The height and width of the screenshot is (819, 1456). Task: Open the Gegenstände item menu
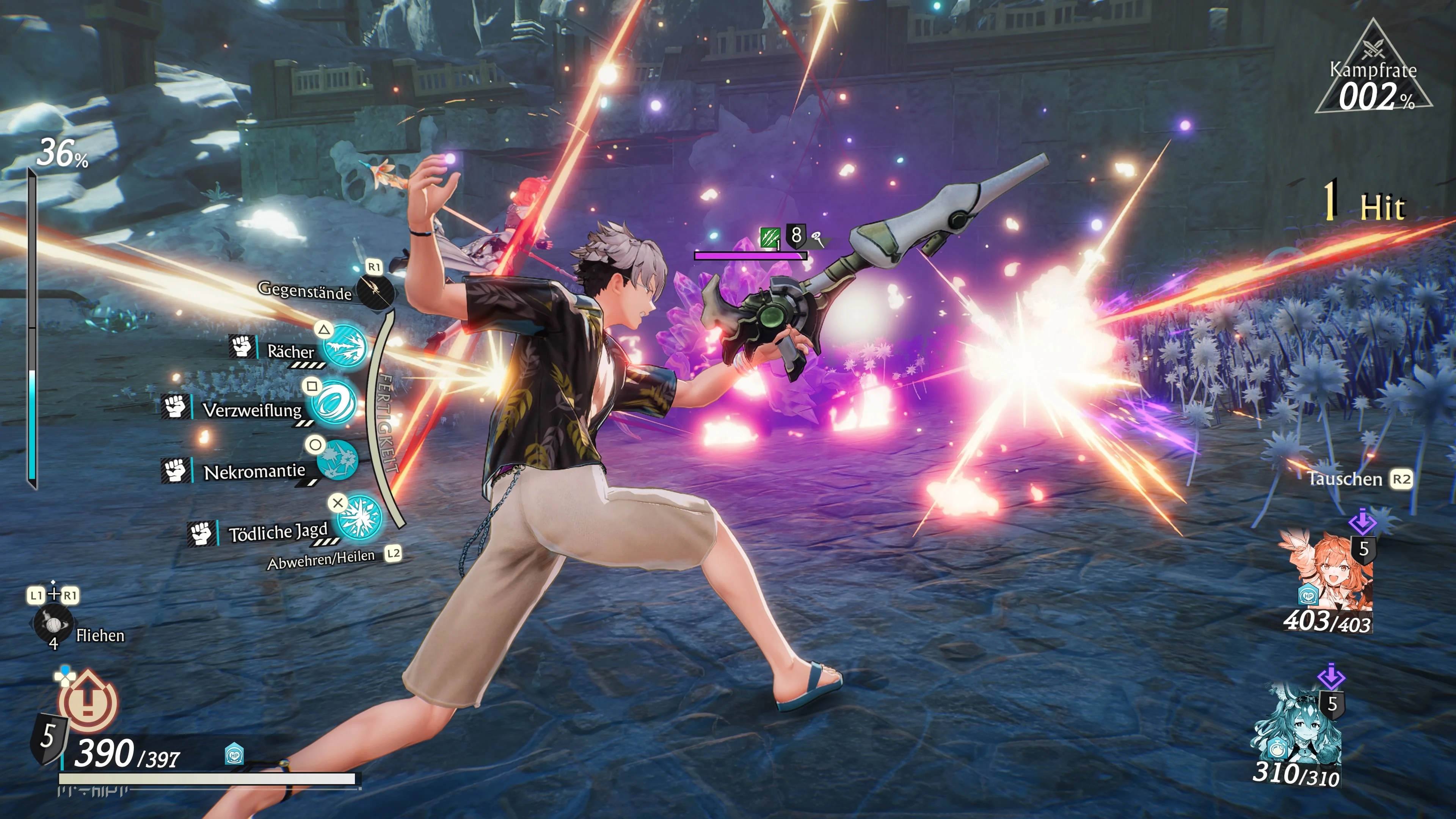tap(375, 291)
